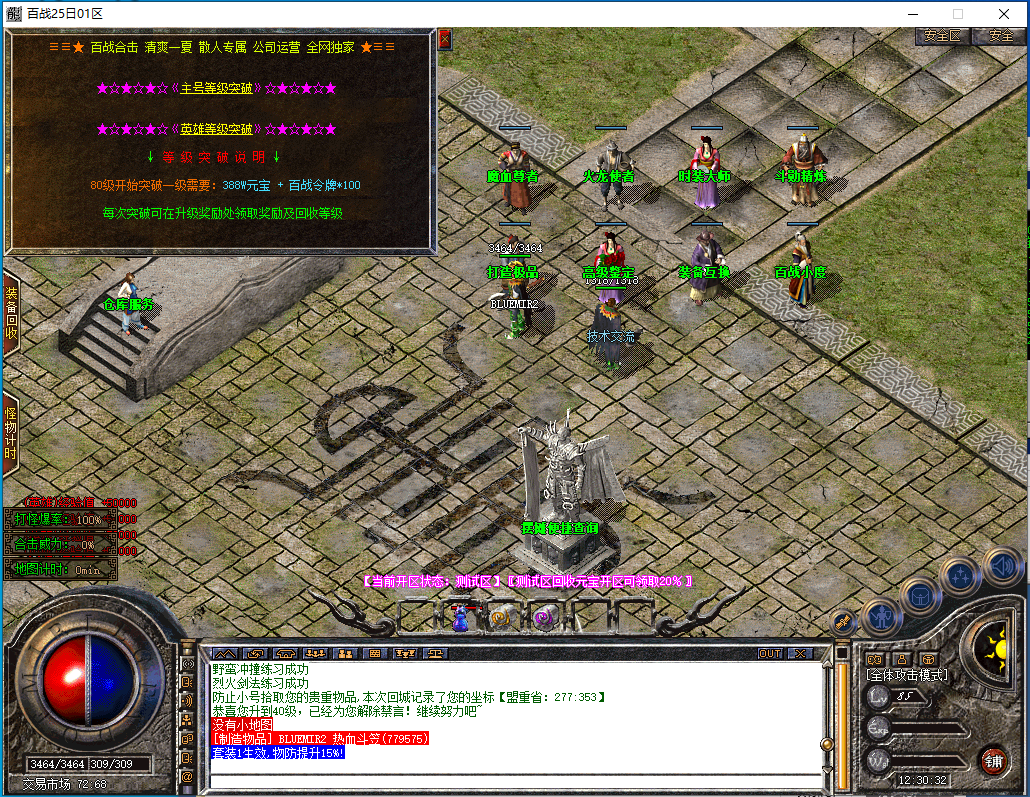Open the 英雄等级突破 link

click(216, 129)
